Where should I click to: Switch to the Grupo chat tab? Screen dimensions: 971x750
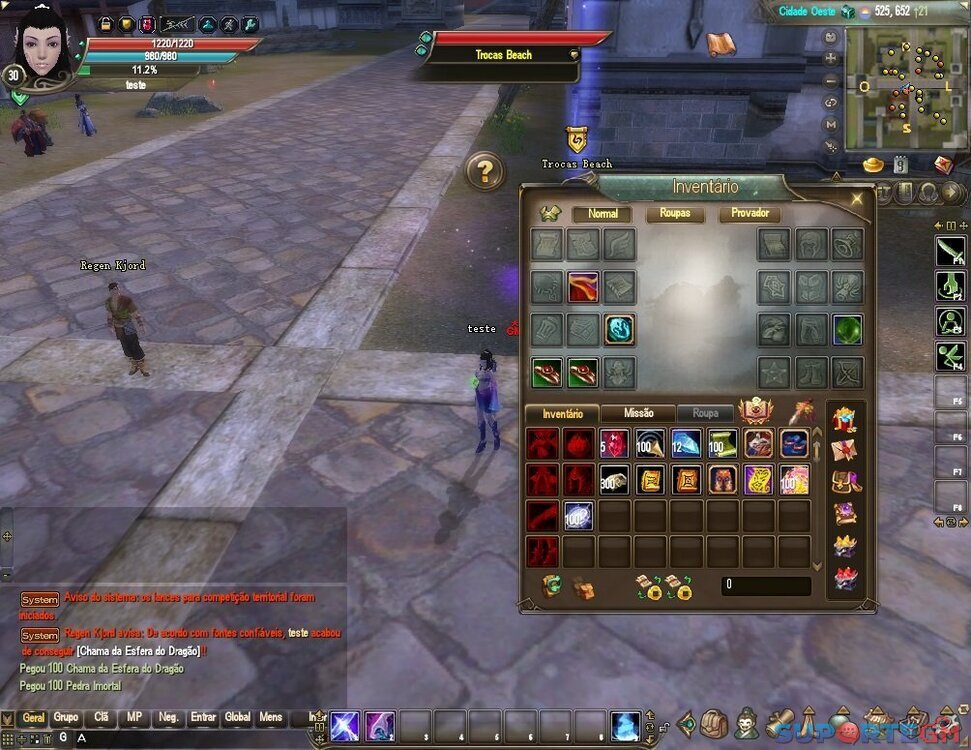[66, 717]
